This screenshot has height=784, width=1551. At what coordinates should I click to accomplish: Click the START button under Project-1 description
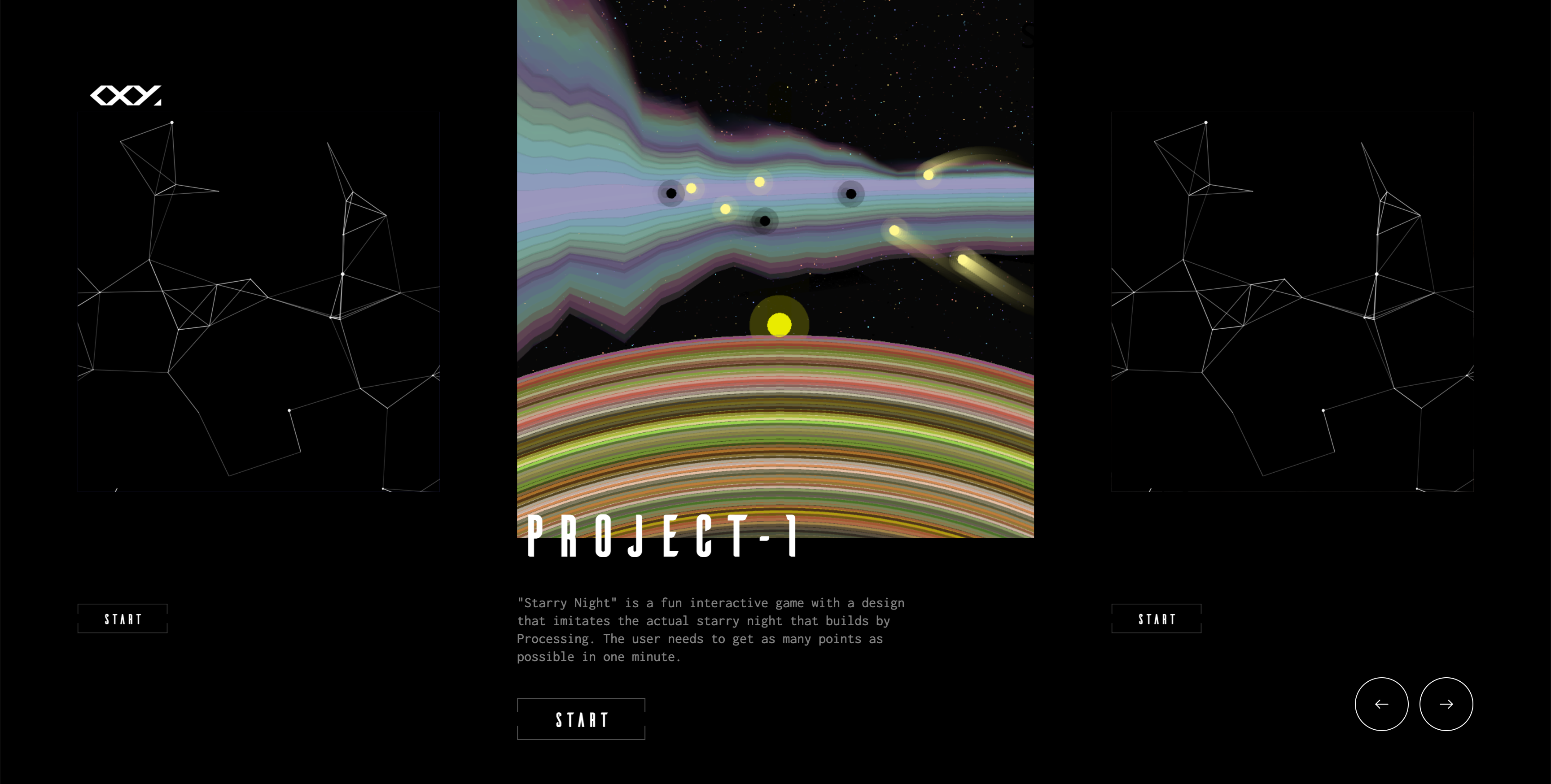coord(581,719)
